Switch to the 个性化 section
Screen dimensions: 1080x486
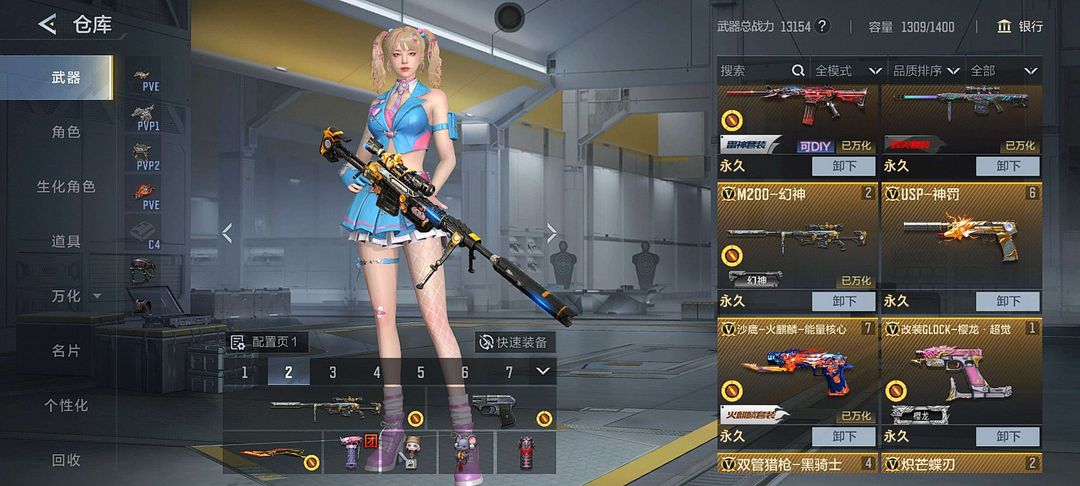coord(66,405)
